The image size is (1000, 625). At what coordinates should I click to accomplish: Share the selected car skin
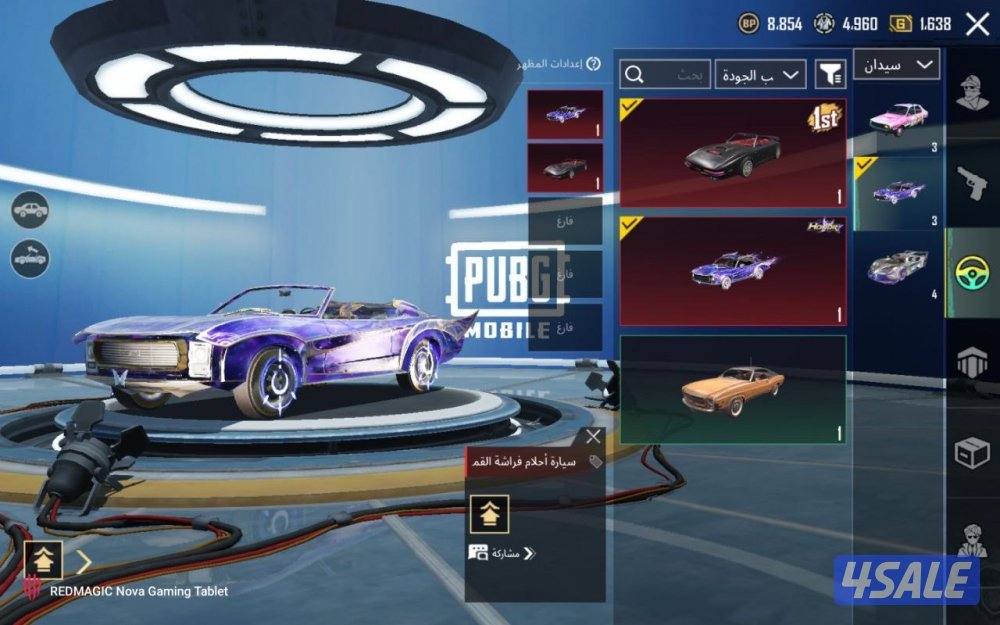(x=501, y=553)
